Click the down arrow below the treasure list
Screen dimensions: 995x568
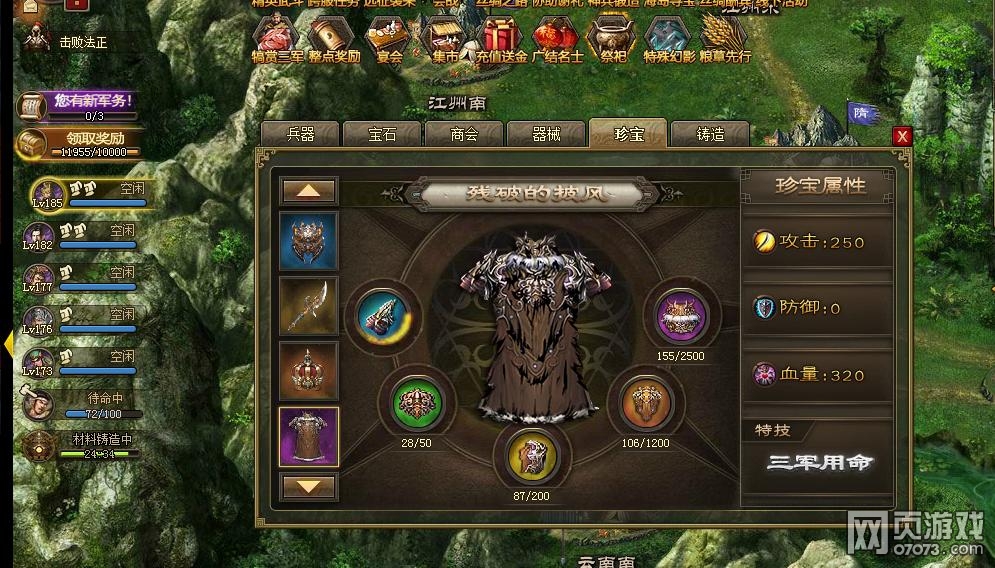pyautogui.click(x=309, y=486)
